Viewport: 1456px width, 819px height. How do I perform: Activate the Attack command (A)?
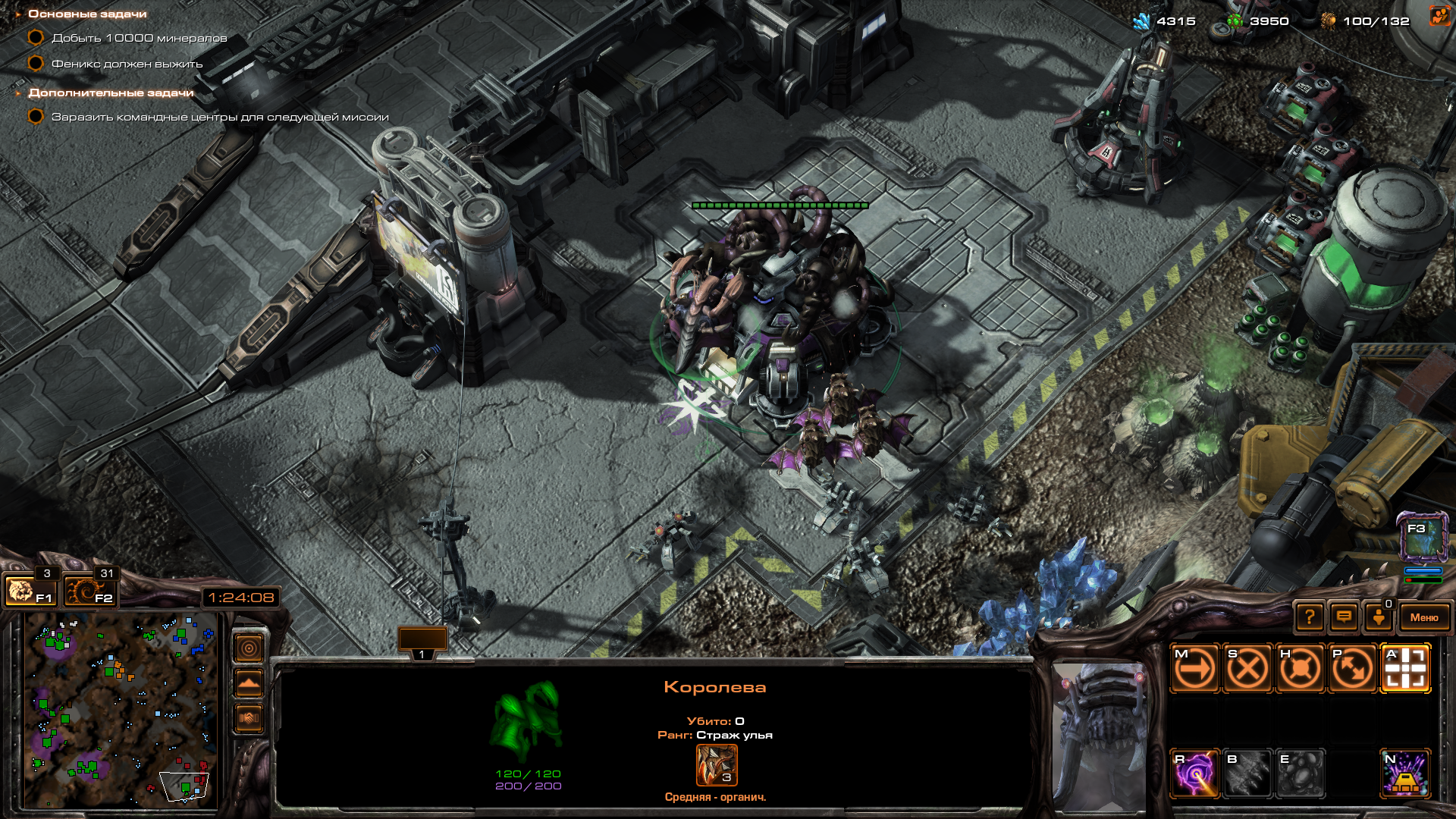click(1405, 669)
